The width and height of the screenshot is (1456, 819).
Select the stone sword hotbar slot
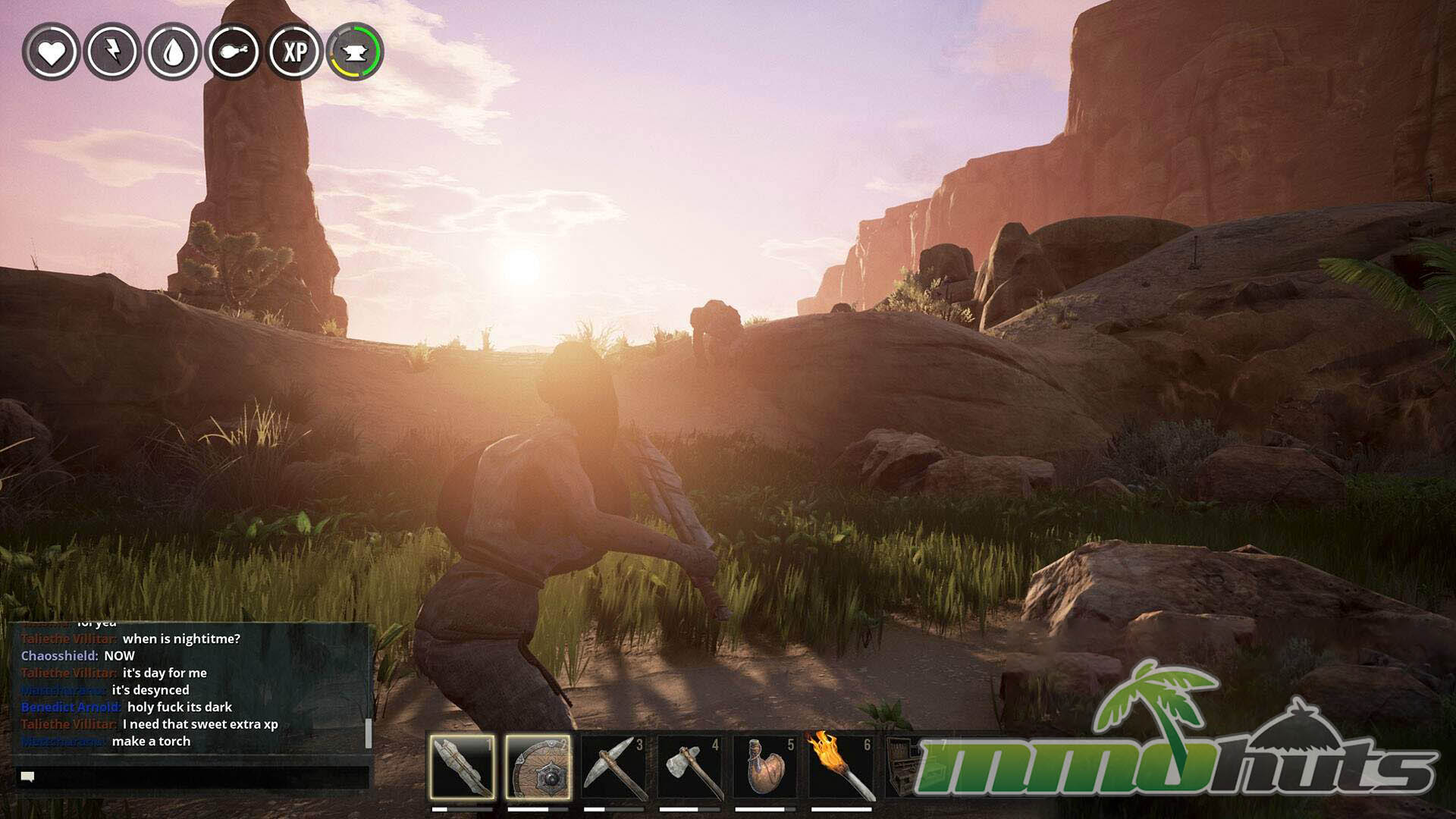tap(462, 767)
